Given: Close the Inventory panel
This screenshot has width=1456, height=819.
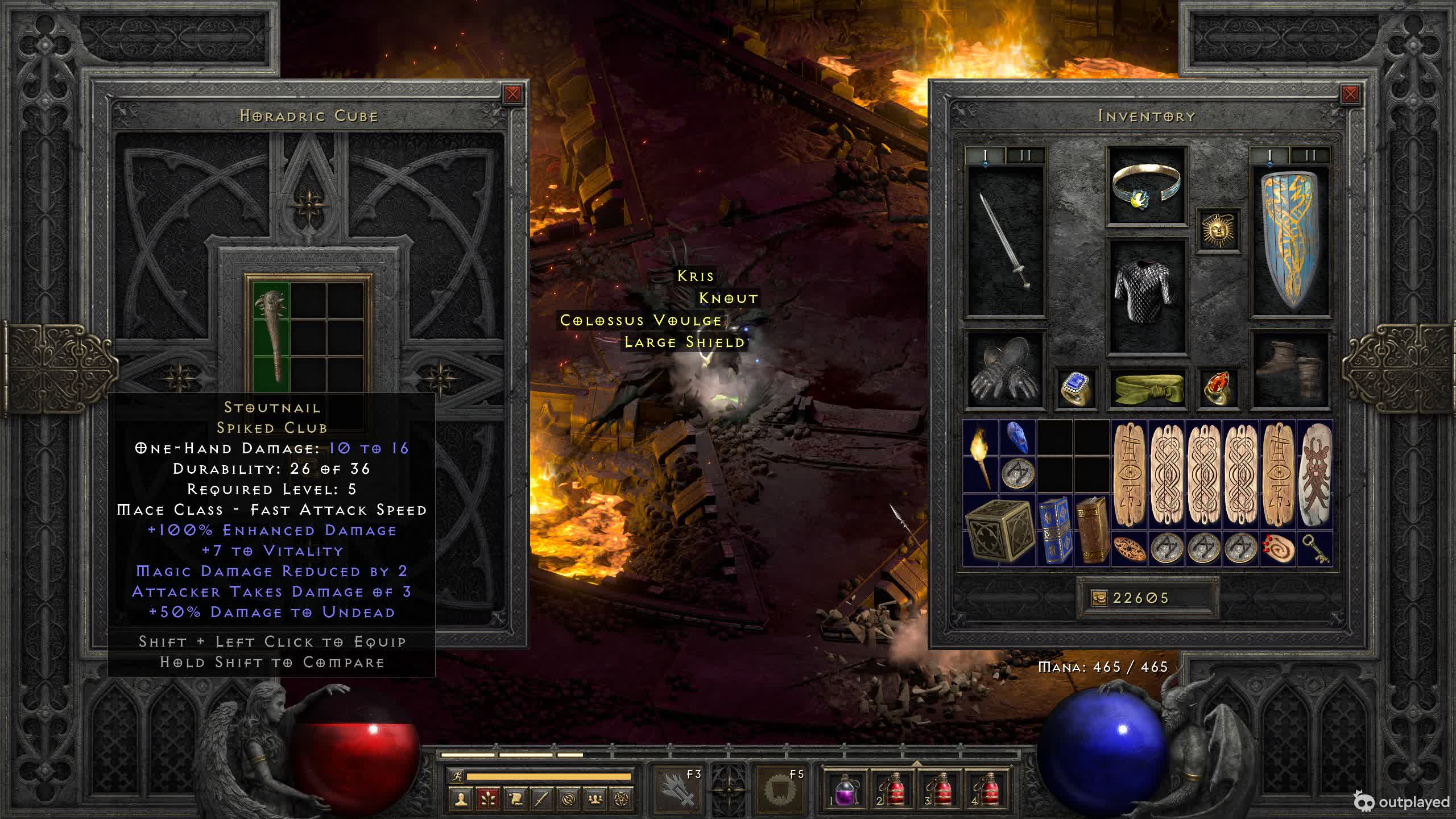Looking at the screenshot, I should click(x=1350, y=94).
